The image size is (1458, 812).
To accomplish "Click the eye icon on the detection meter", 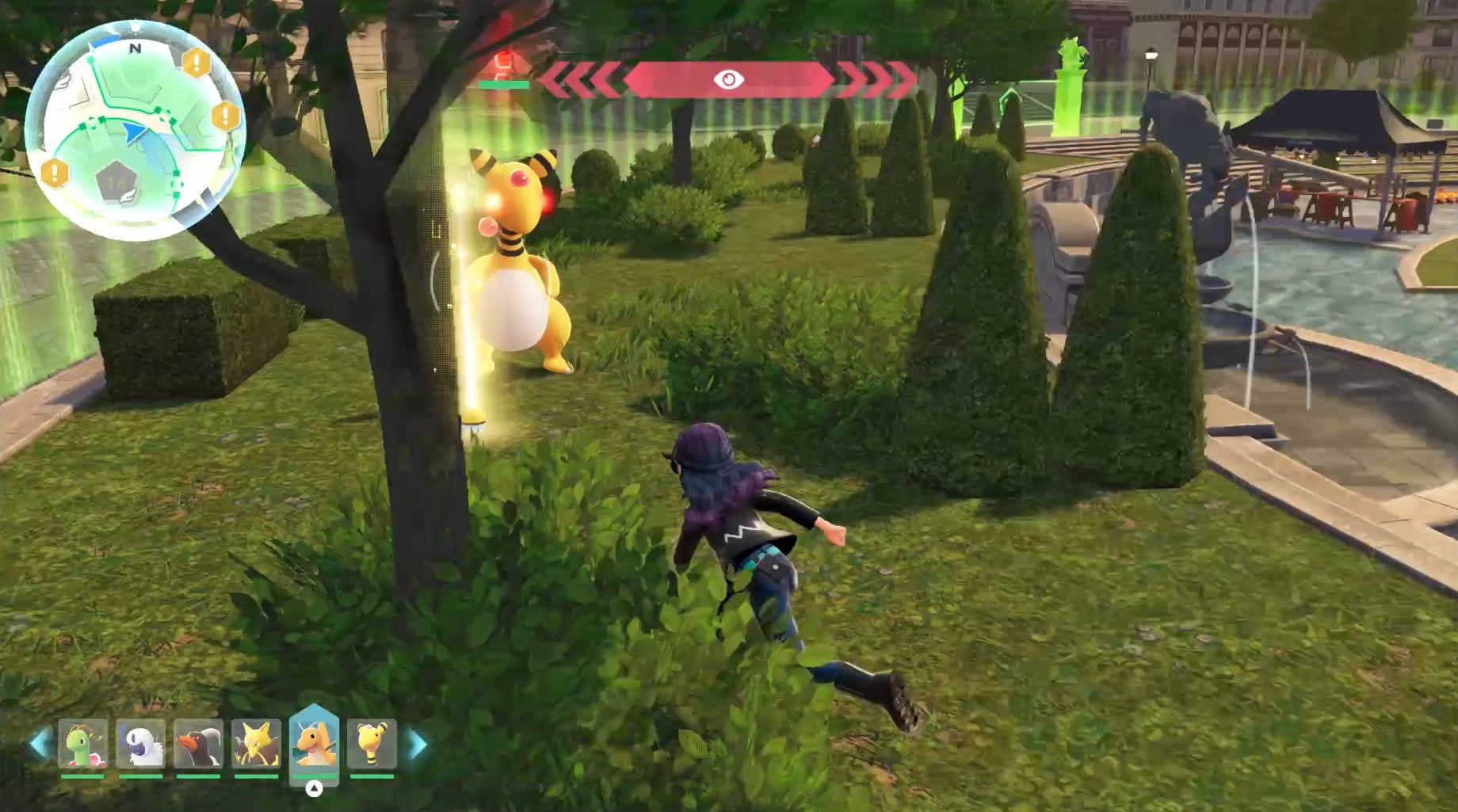I will coord(728,78).
